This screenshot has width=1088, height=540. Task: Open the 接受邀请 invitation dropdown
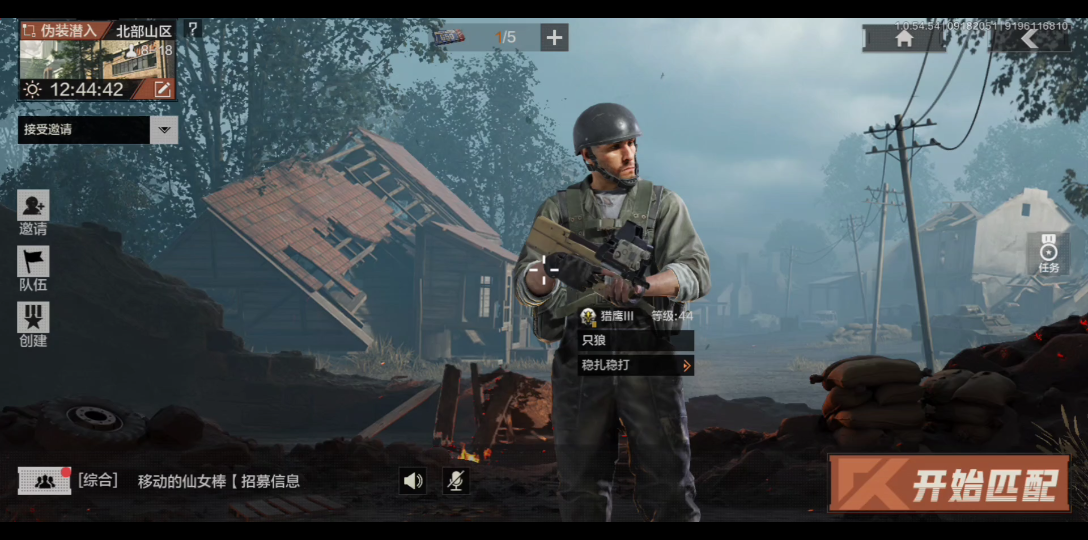click(x=164, y=129)
